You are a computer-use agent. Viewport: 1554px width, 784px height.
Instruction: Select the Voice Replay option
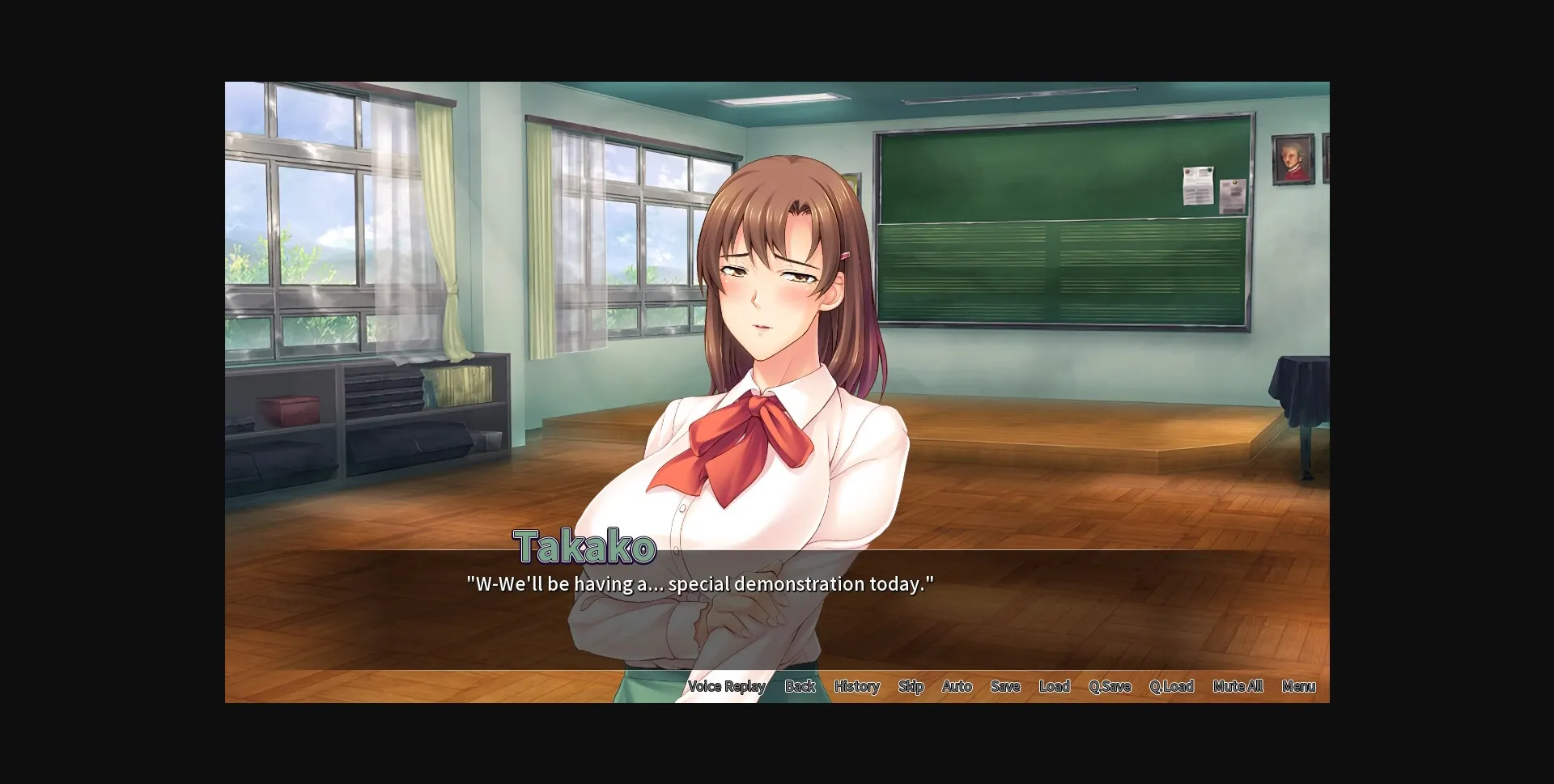click(726, 686)
